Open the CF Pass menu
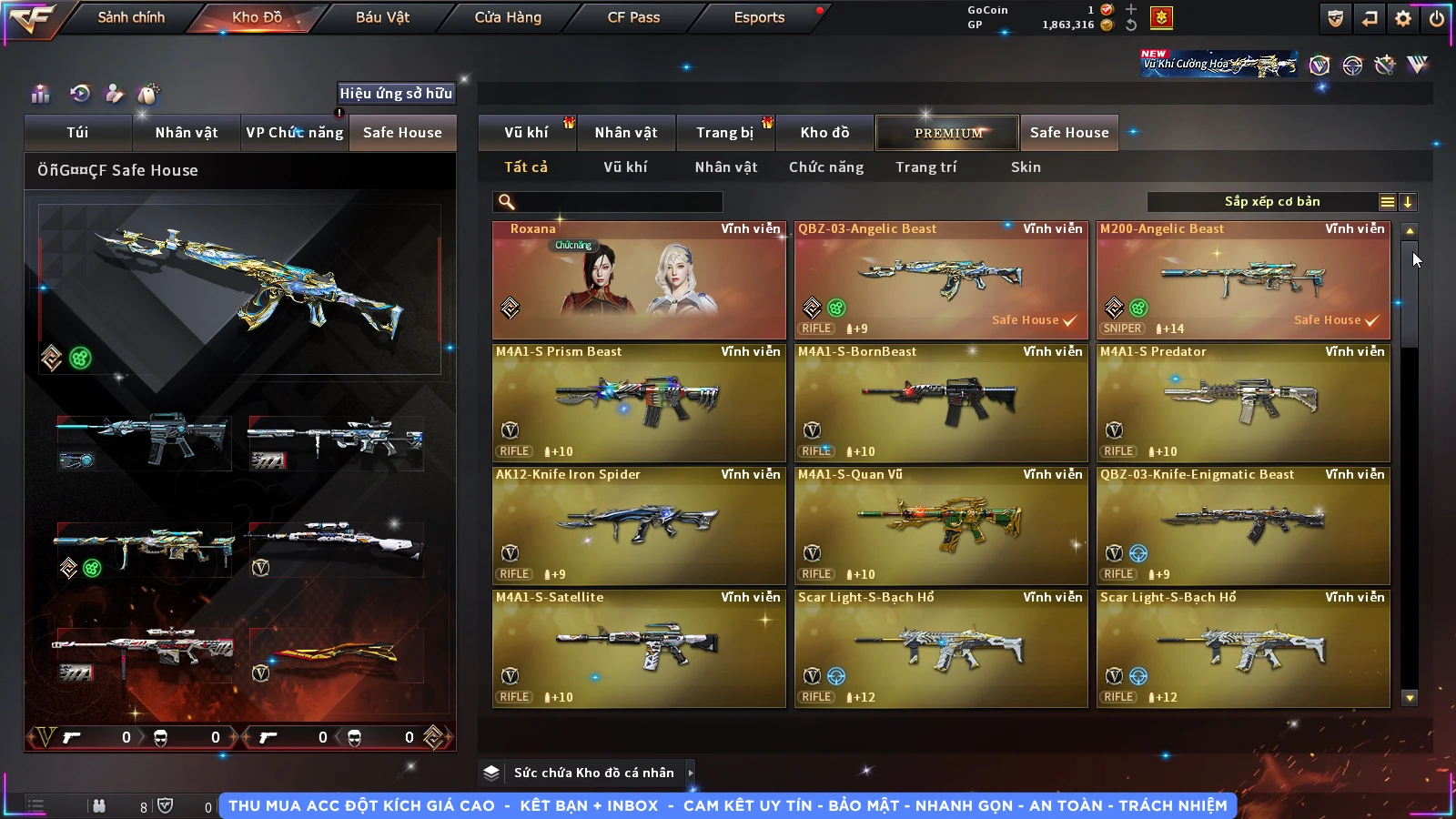 [633, 17]
